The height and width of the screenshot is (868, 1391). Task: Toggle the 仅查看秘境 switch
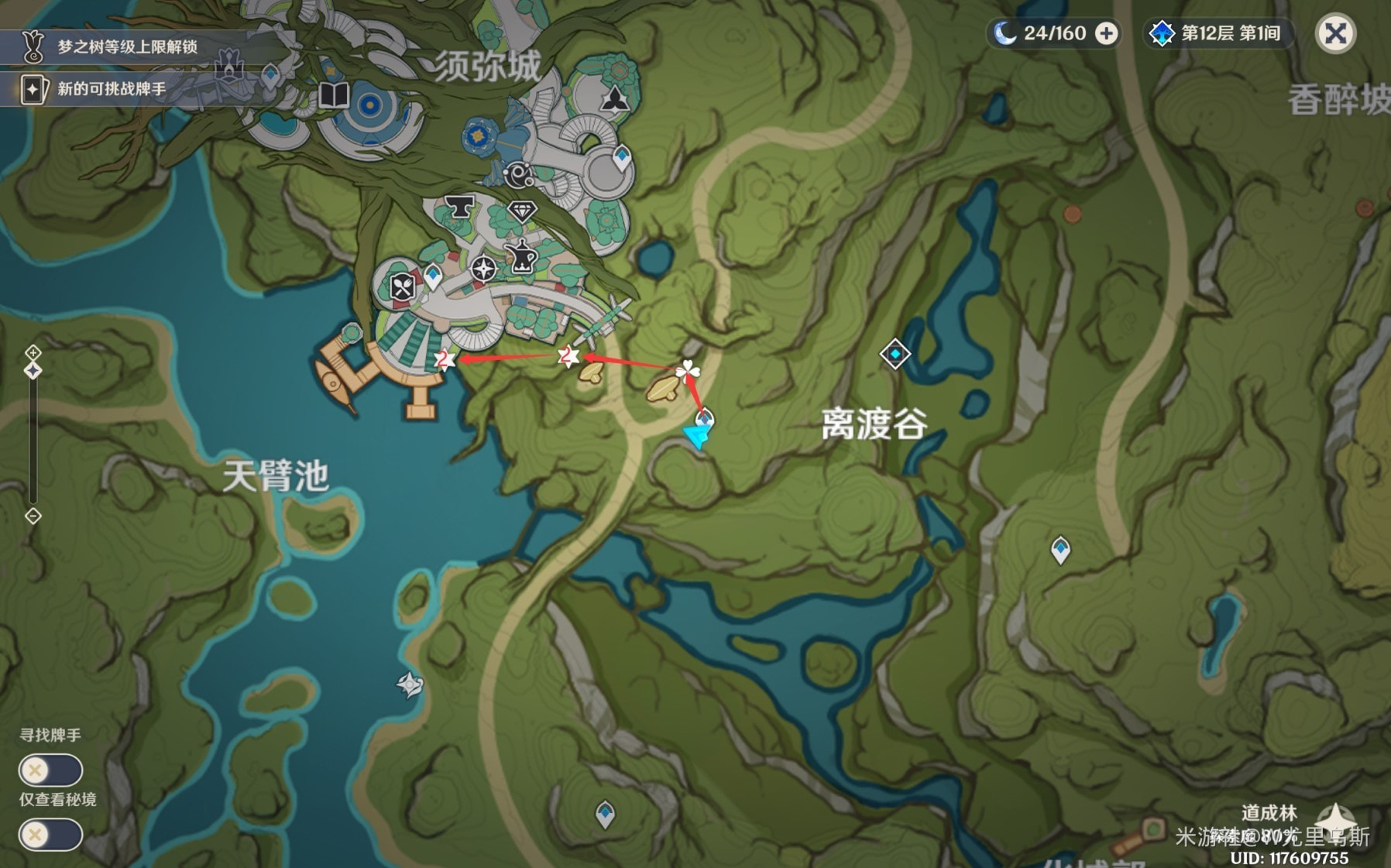[50, 835]
